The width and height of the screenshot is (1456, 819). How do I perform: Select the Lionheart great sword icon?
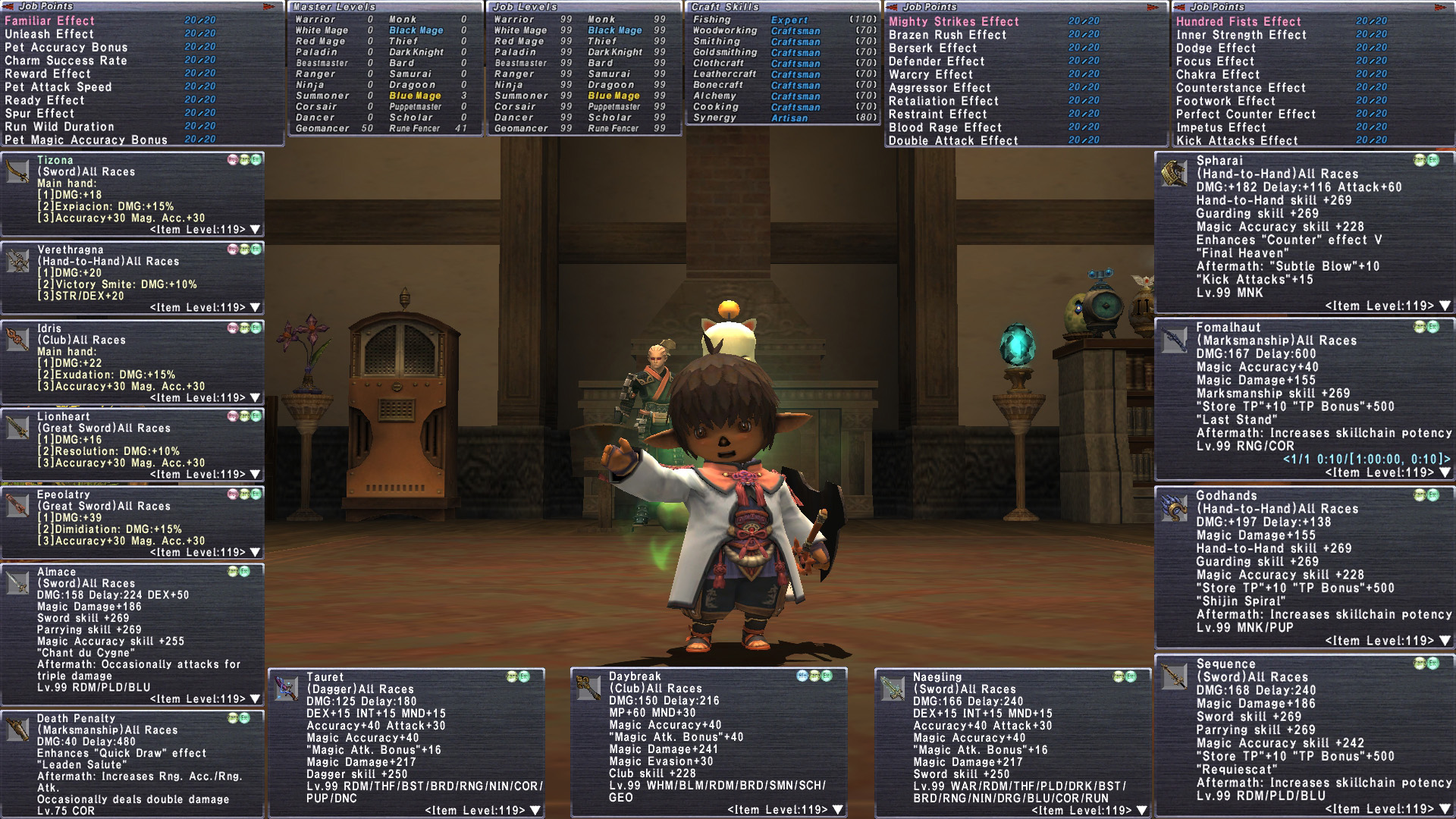(18, 428)
